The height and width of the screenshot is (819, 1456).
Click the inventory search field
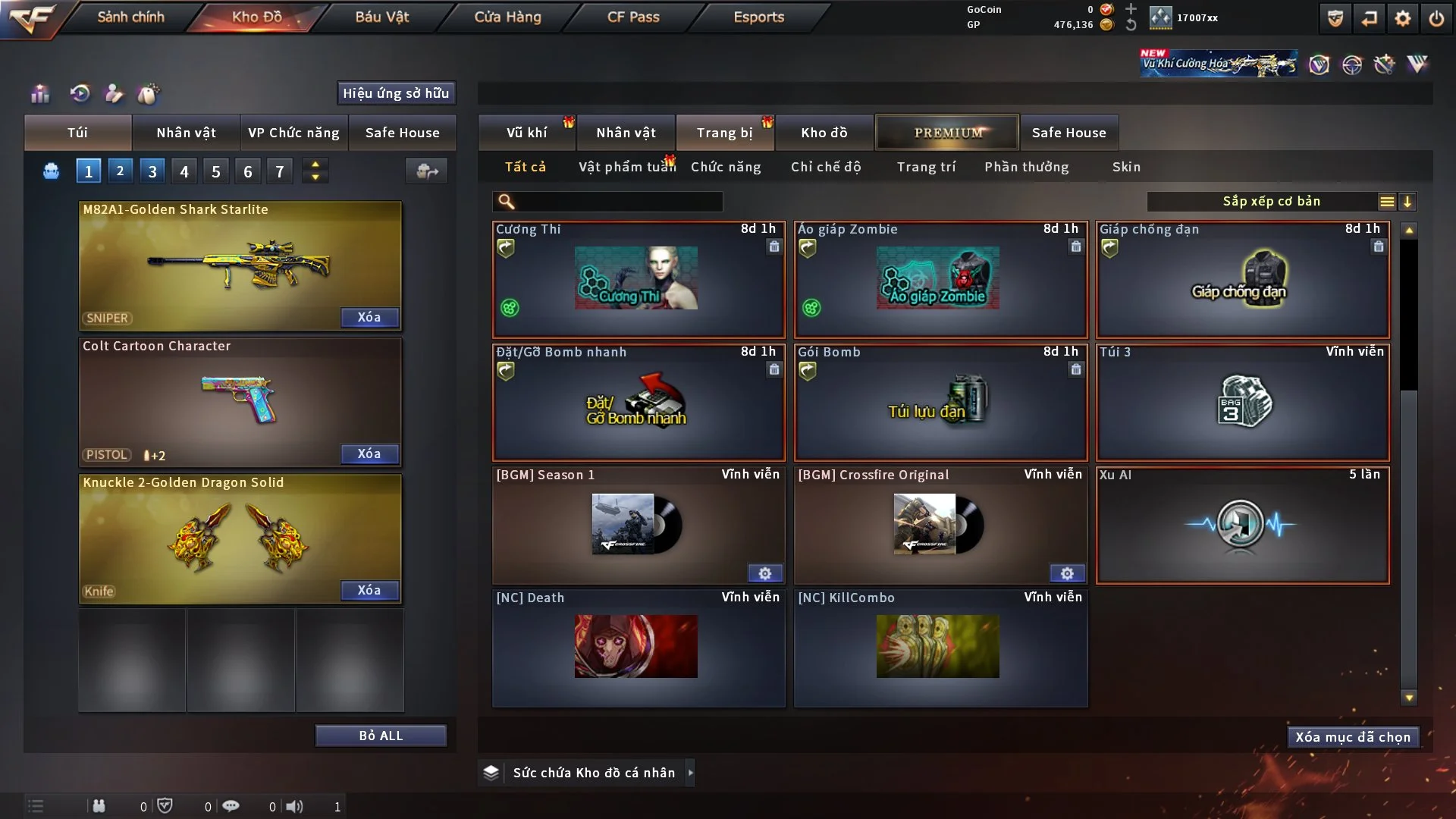[618, 201]
